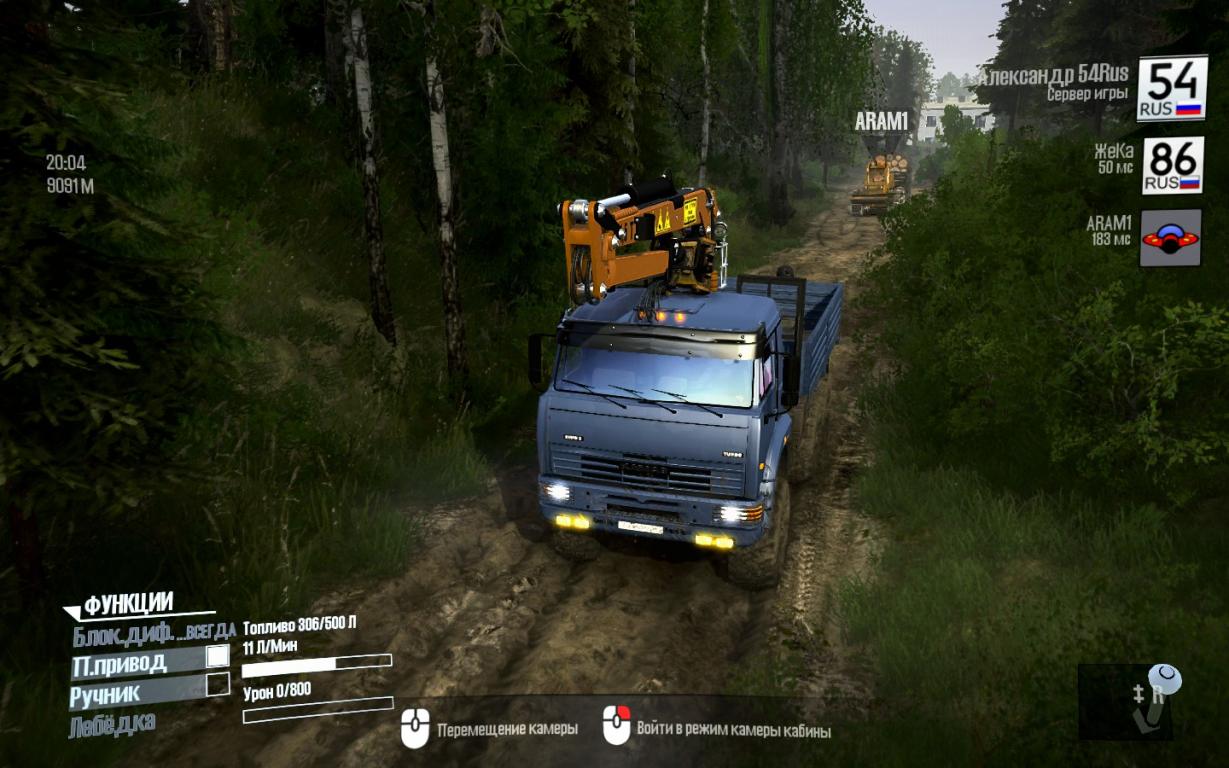Activate the Лебёдка winch function
Image resolution: width=1229 pixels, height=768 pixels.
coord(112,725)
